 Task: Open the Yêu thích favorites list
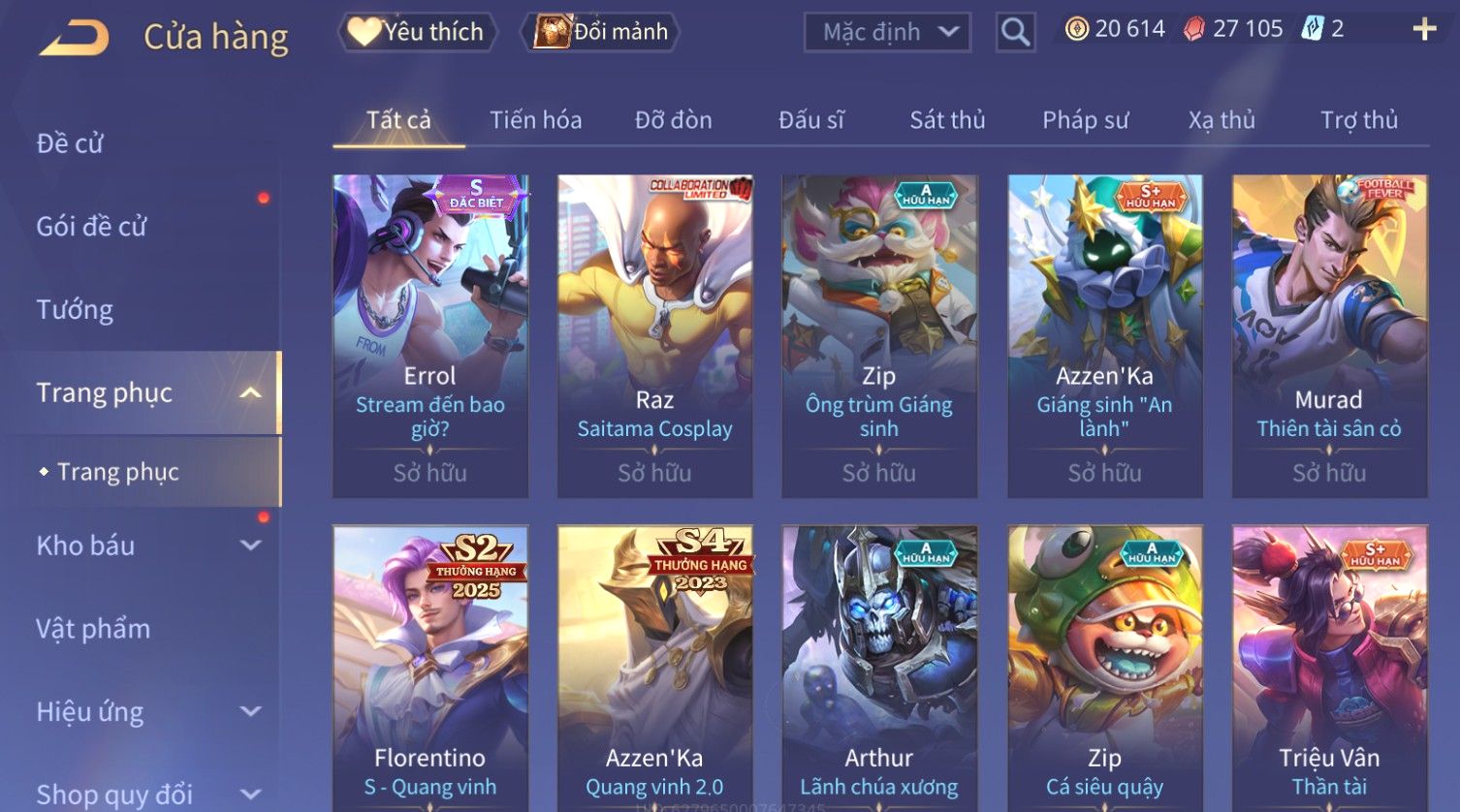click(417, 32)
